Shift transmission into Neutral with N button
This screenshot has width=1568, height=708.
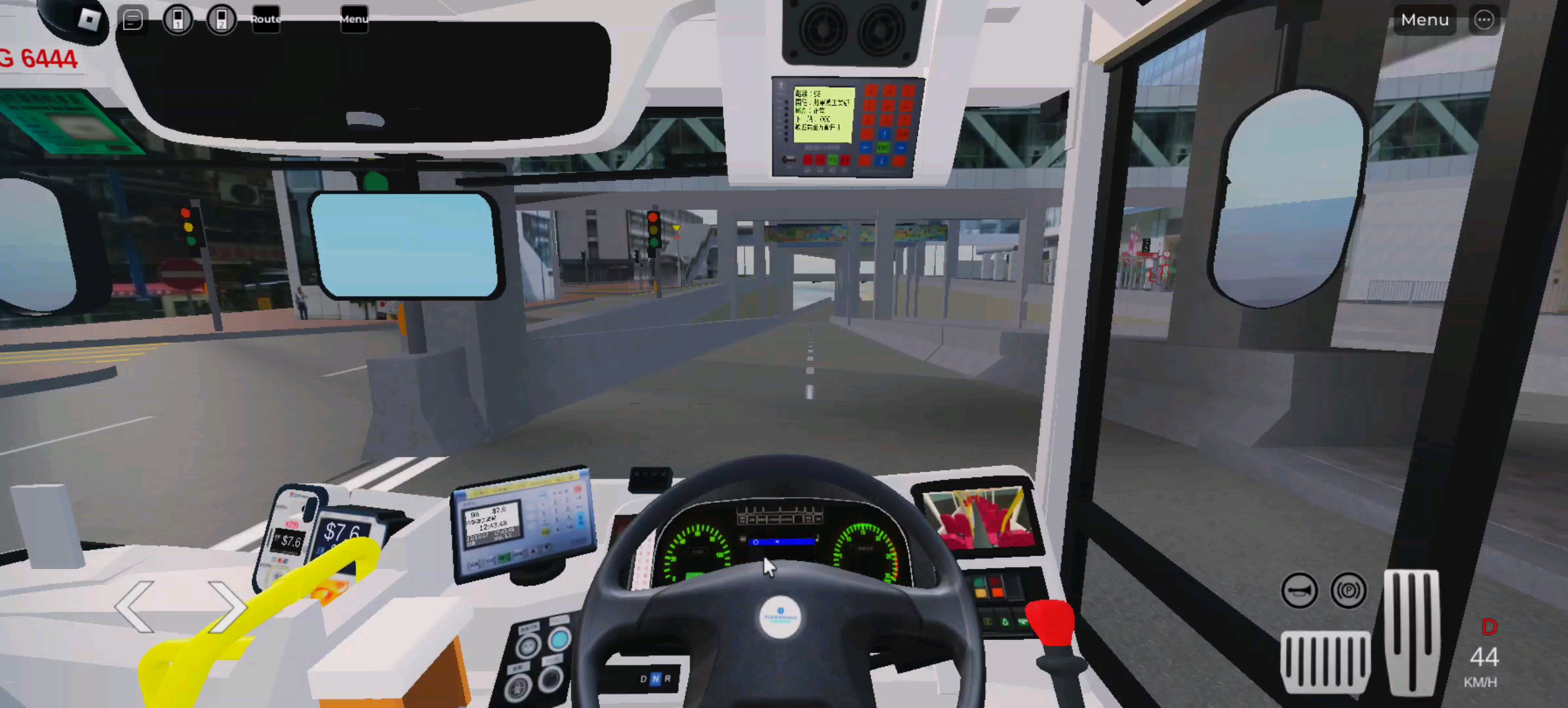[x=655, y=680]
